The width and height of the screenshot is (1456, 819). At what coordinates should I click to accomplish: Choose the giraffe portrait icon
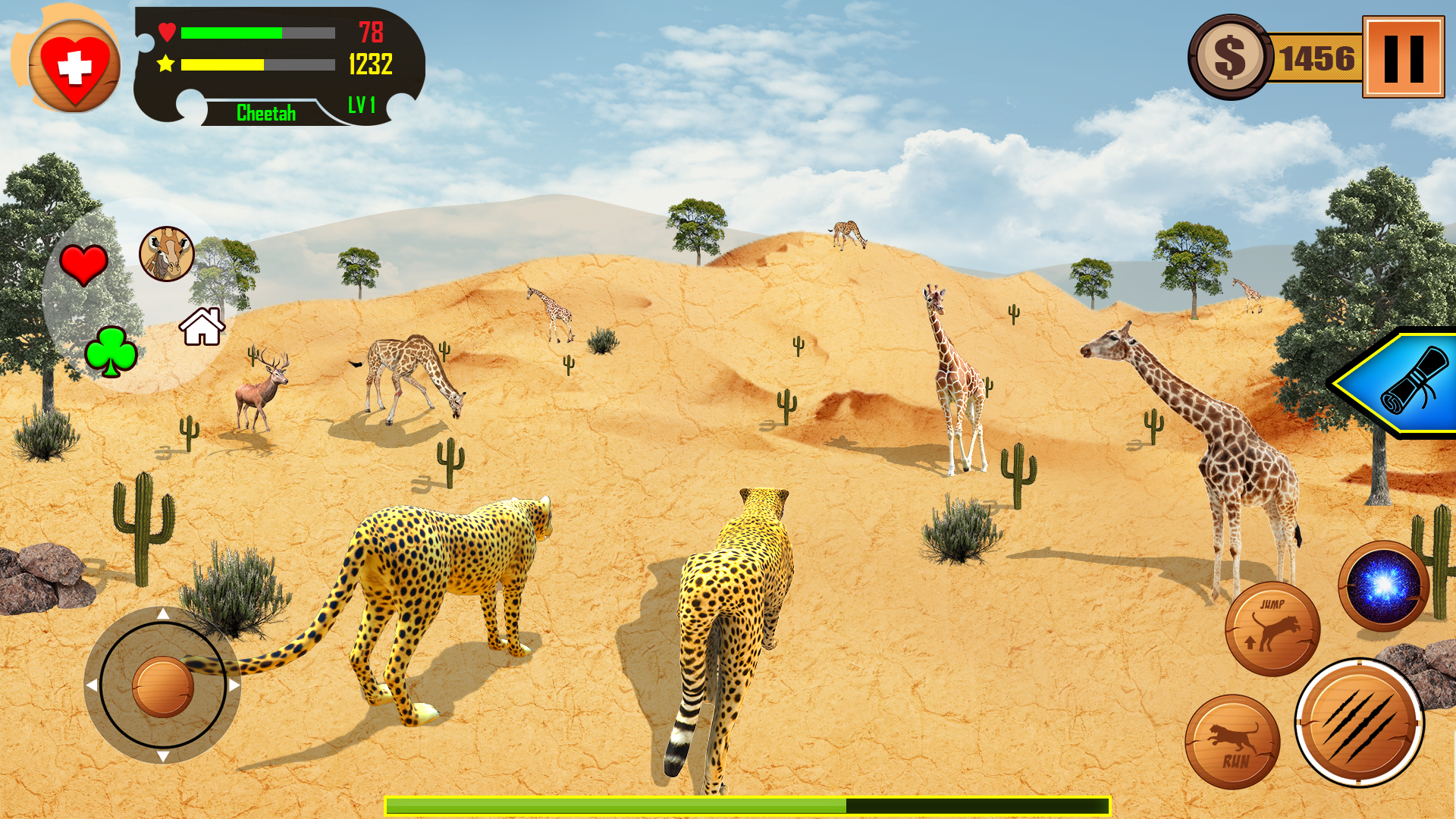coord(167,254)
